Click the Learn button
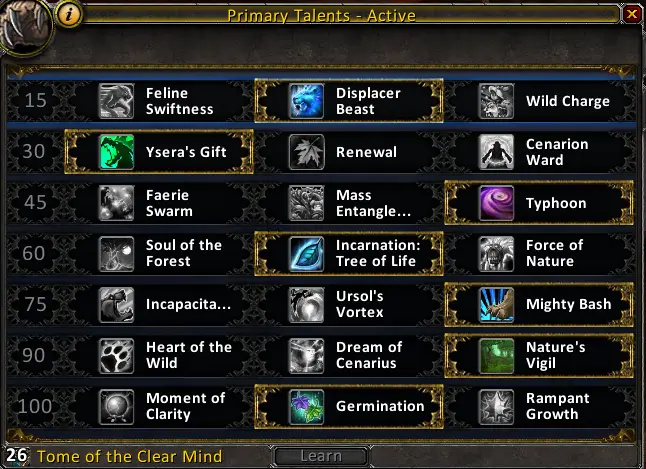 [x=321, y=456]
